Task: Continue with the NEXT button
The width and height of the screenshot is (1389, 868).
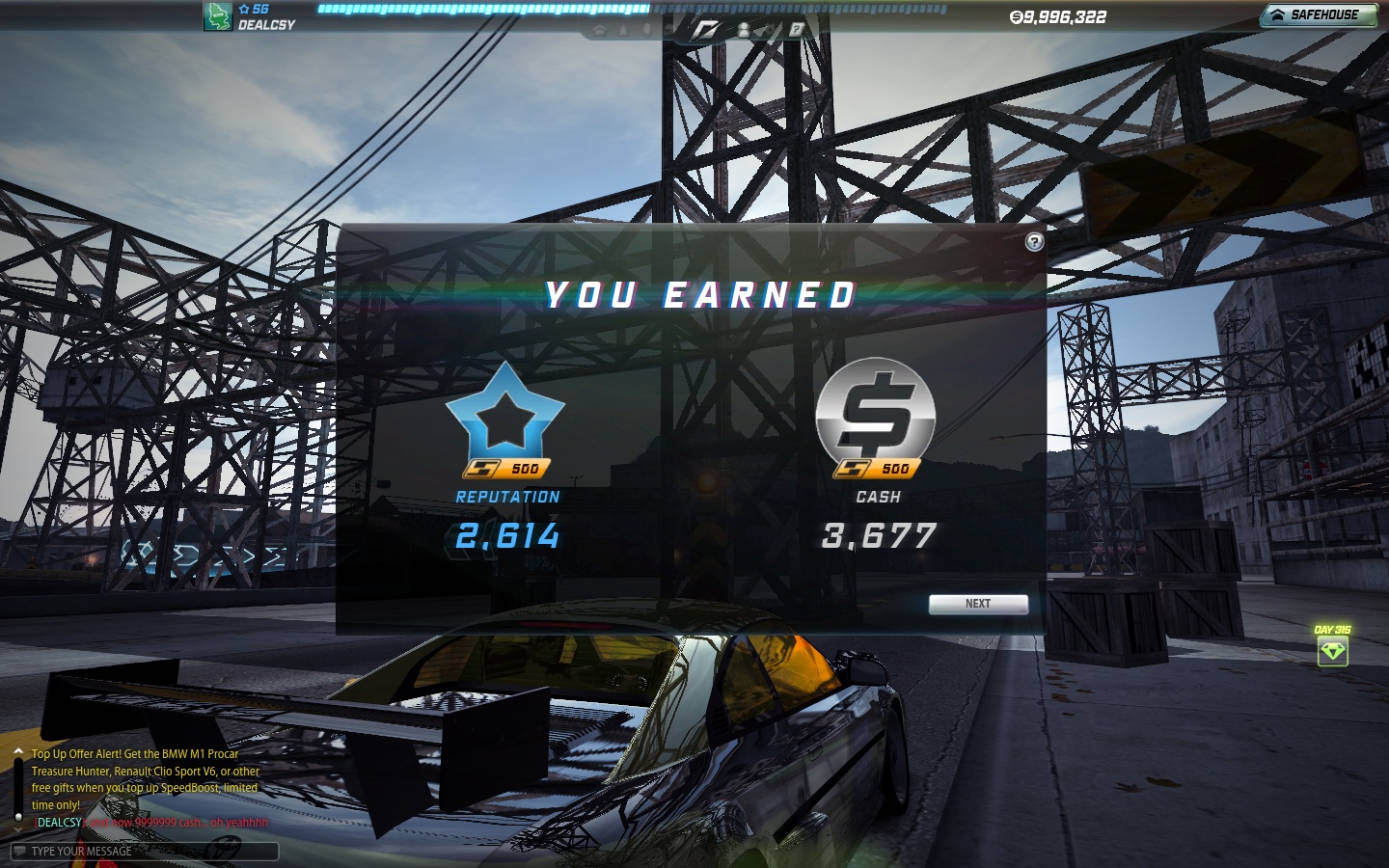Action: point(978,604)
